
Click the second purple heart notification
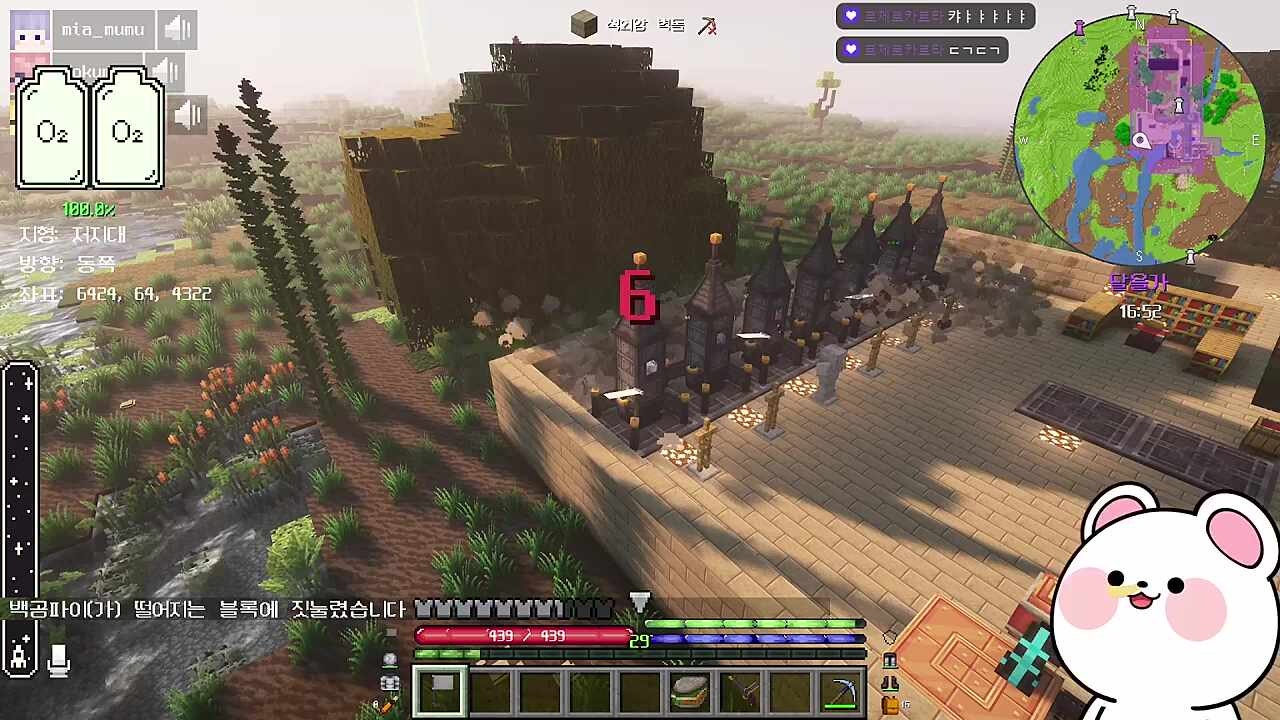921,49
